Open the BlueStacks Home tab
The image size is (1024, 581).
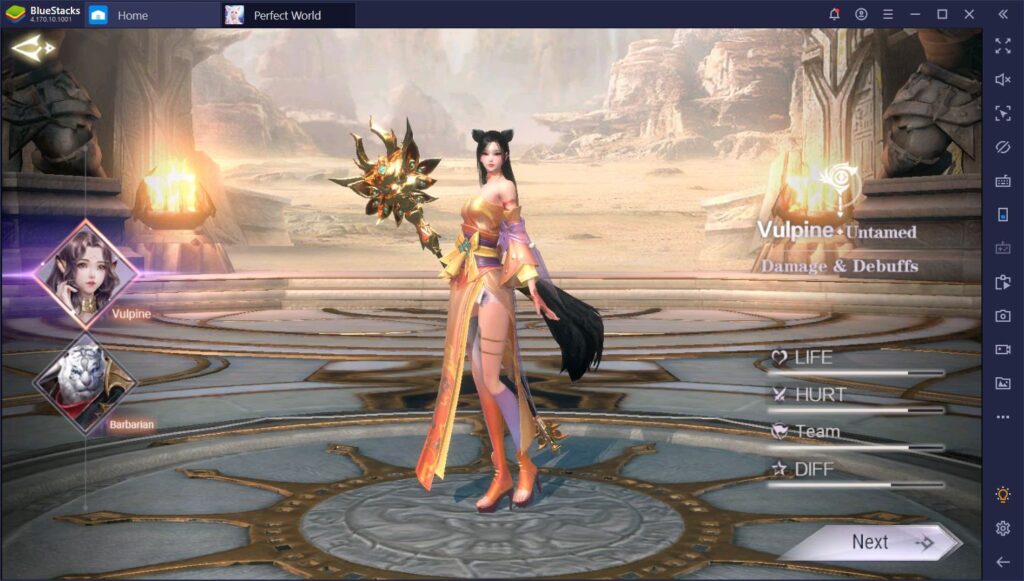(x=132, y=15)
